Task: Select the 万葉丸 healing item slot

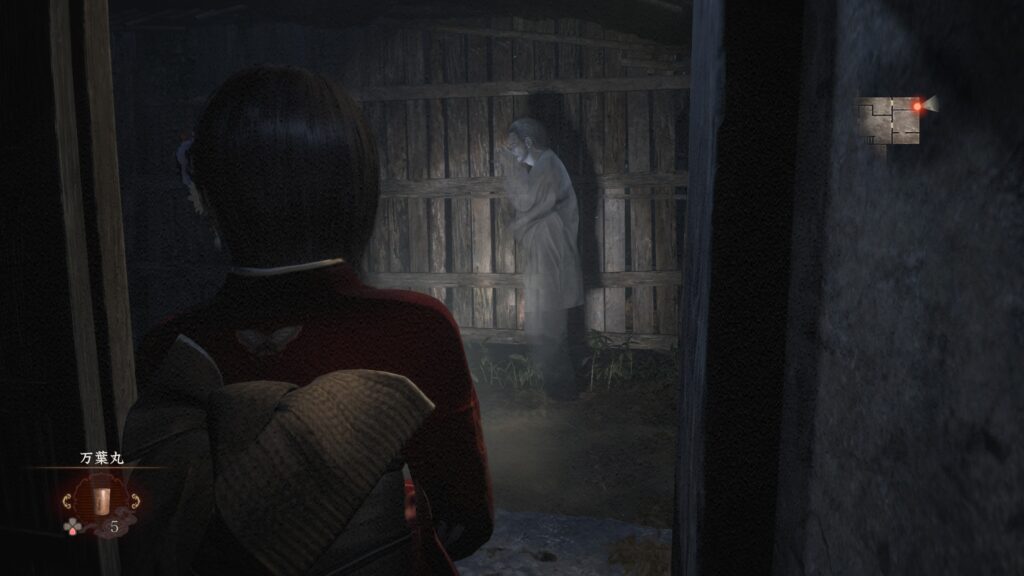Action: pos(102,498)
